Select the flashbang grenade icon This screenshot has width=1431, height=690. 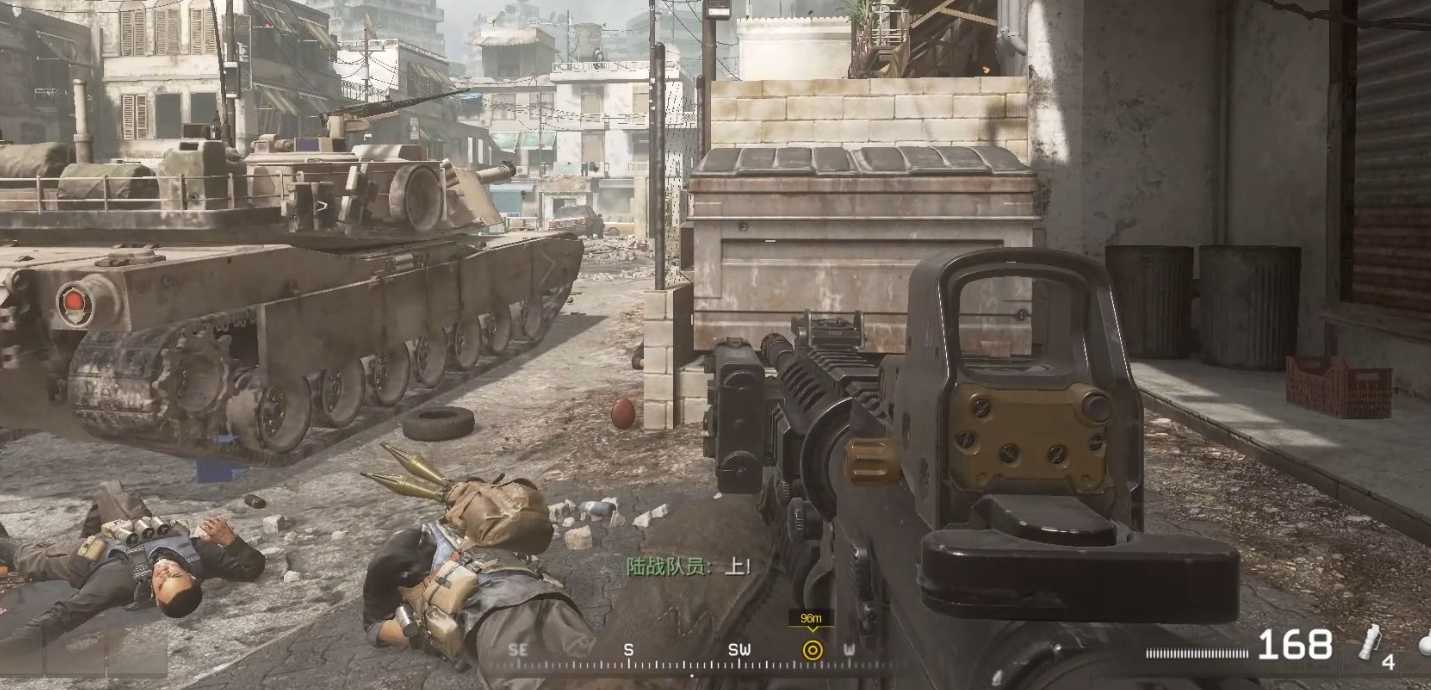click(x=1369, y=640)
